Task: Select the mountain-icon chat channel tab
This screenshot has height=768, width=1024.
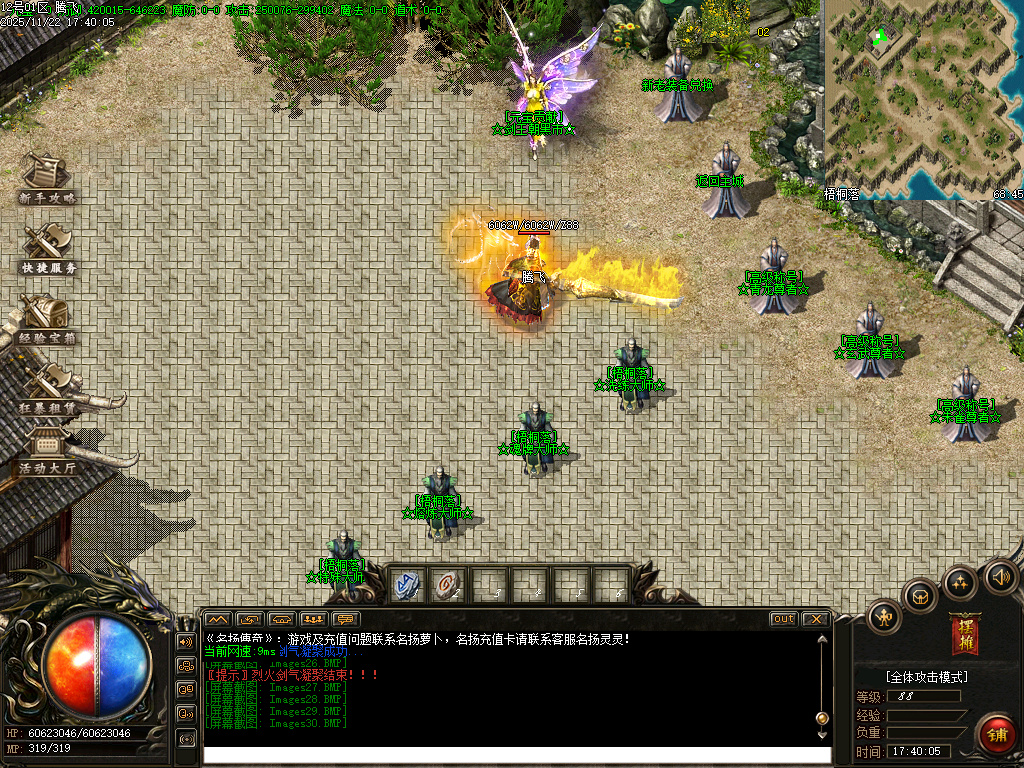Action: coord(218,619)
